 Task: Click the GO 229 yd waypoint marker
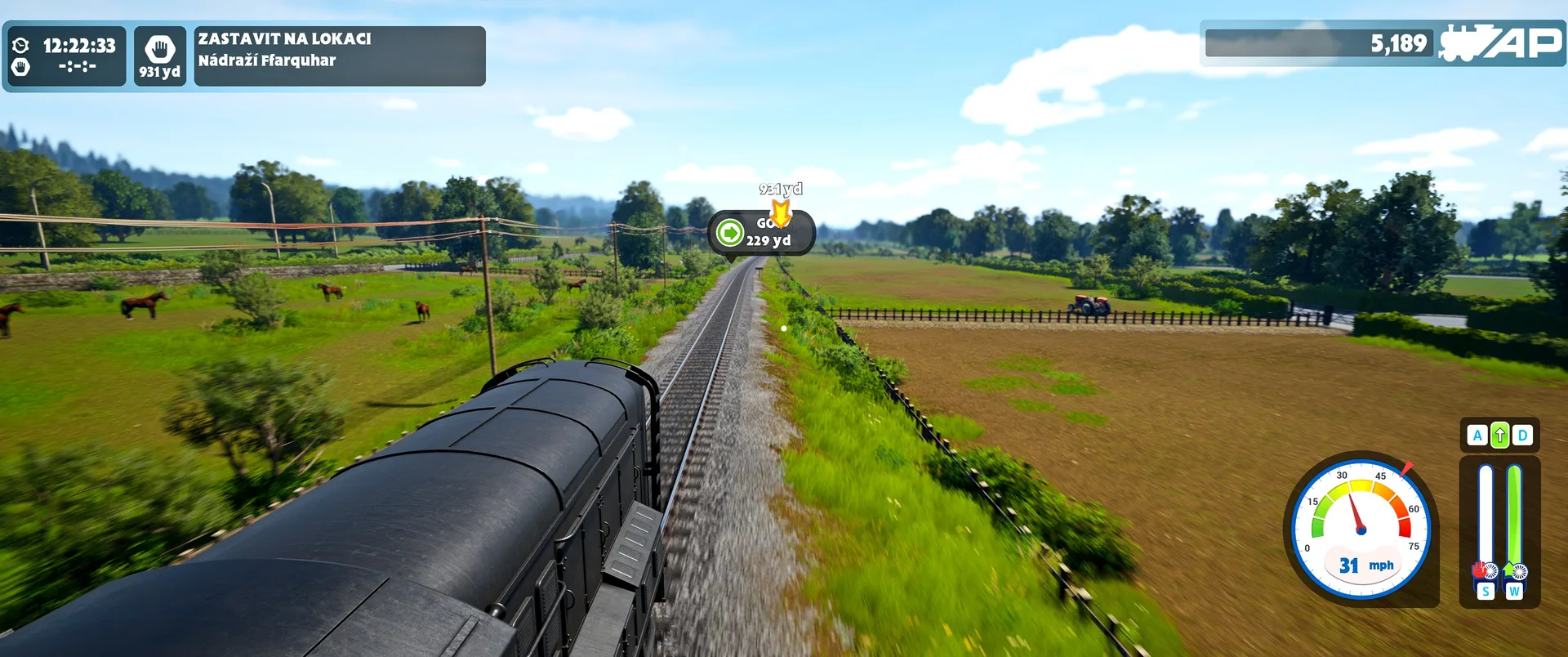[x=761, y=233]
